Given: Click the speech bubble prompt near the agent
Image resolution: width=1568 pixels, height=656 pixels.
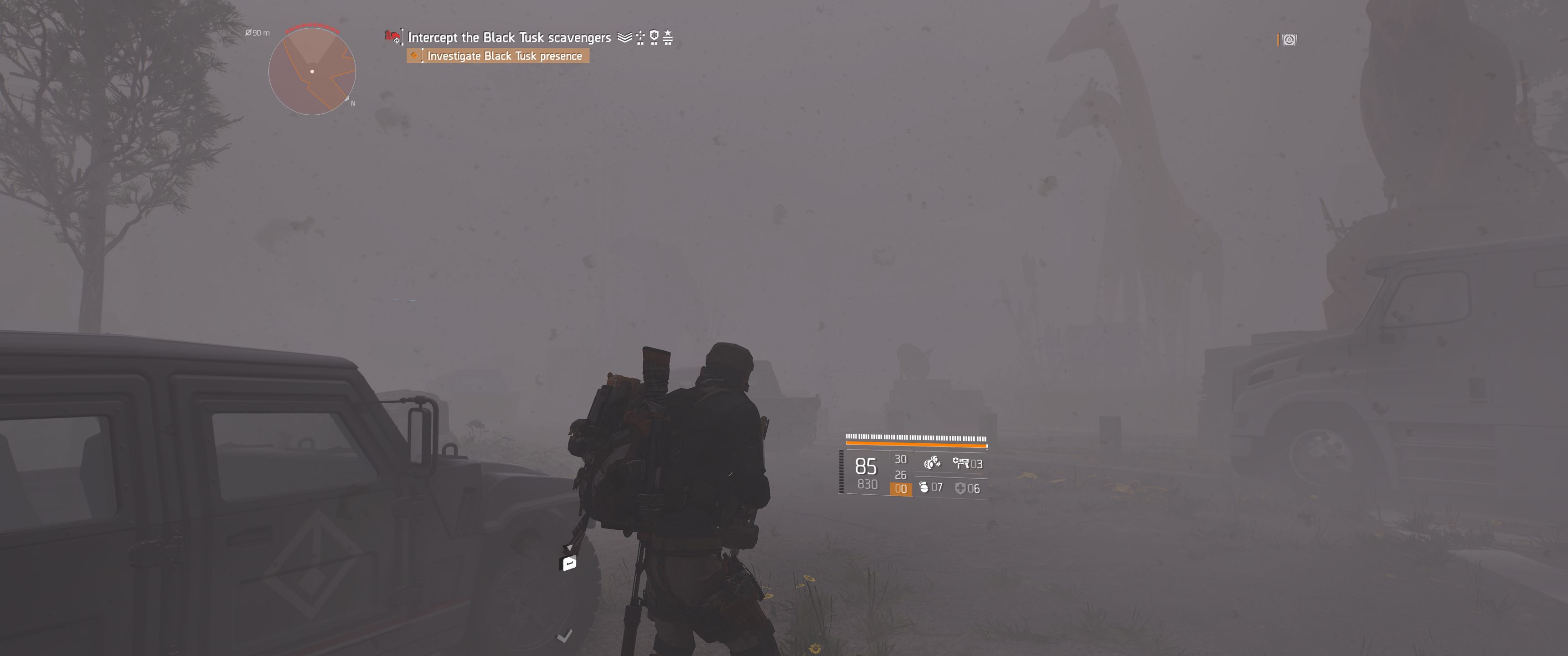Looking at the screenshot, I should [567, 564].
